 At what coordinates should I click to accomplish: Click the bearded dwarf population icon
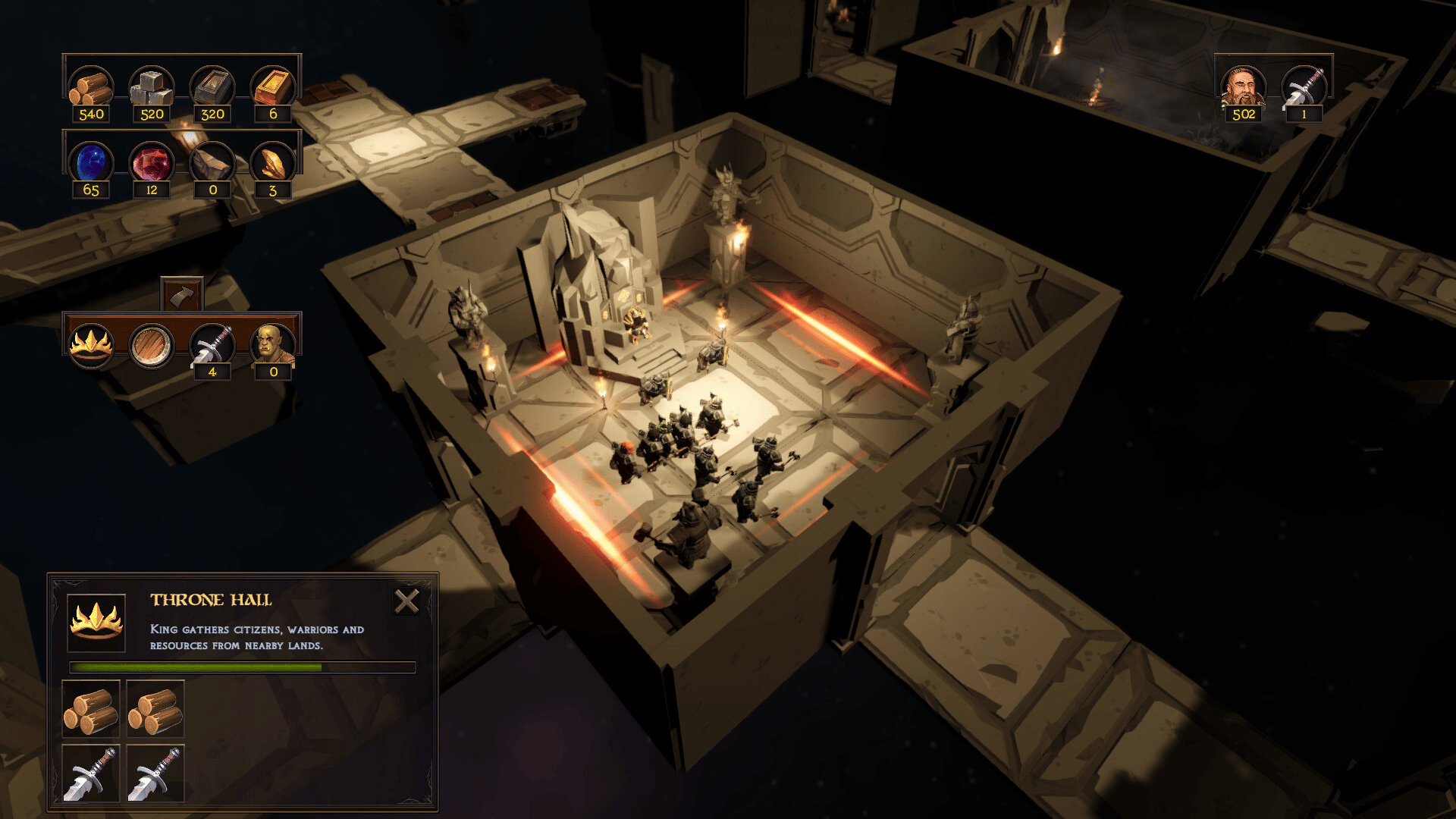[1243, 88]
